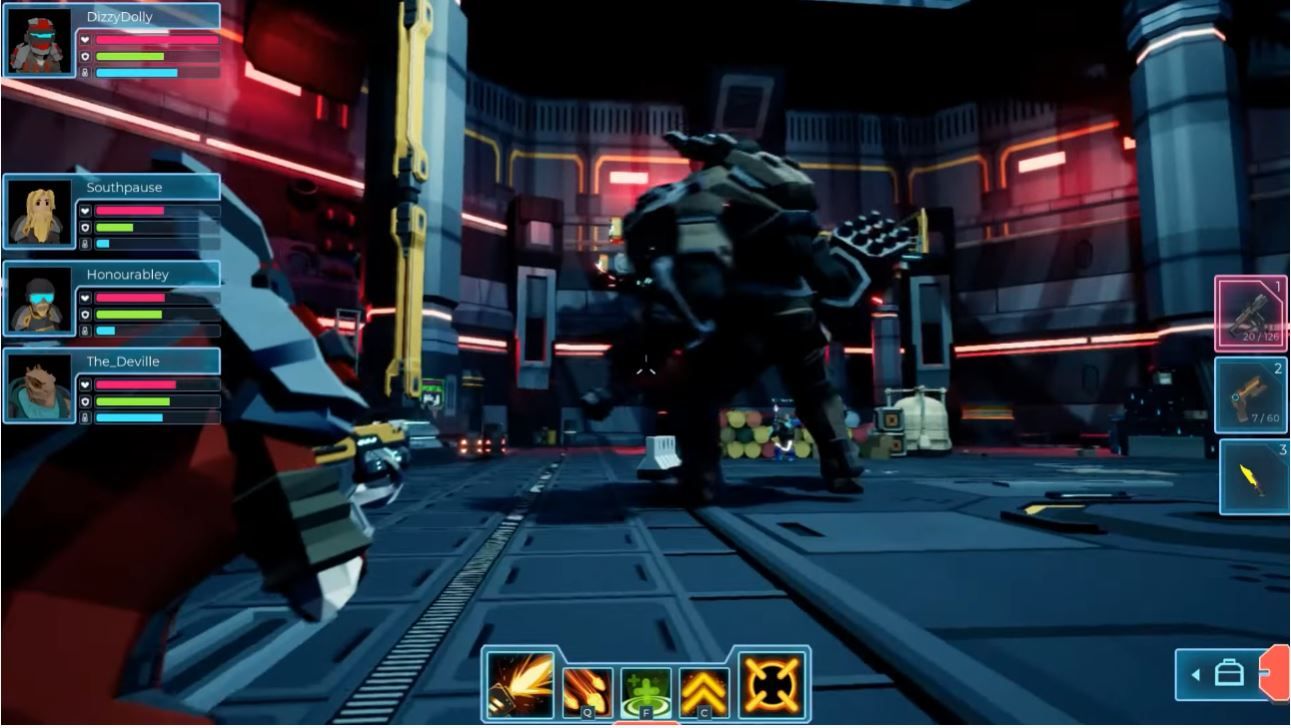1291x728 pixels.
Task: Open the briefcase inventory panel
Action: click(x=1227, y=675)
